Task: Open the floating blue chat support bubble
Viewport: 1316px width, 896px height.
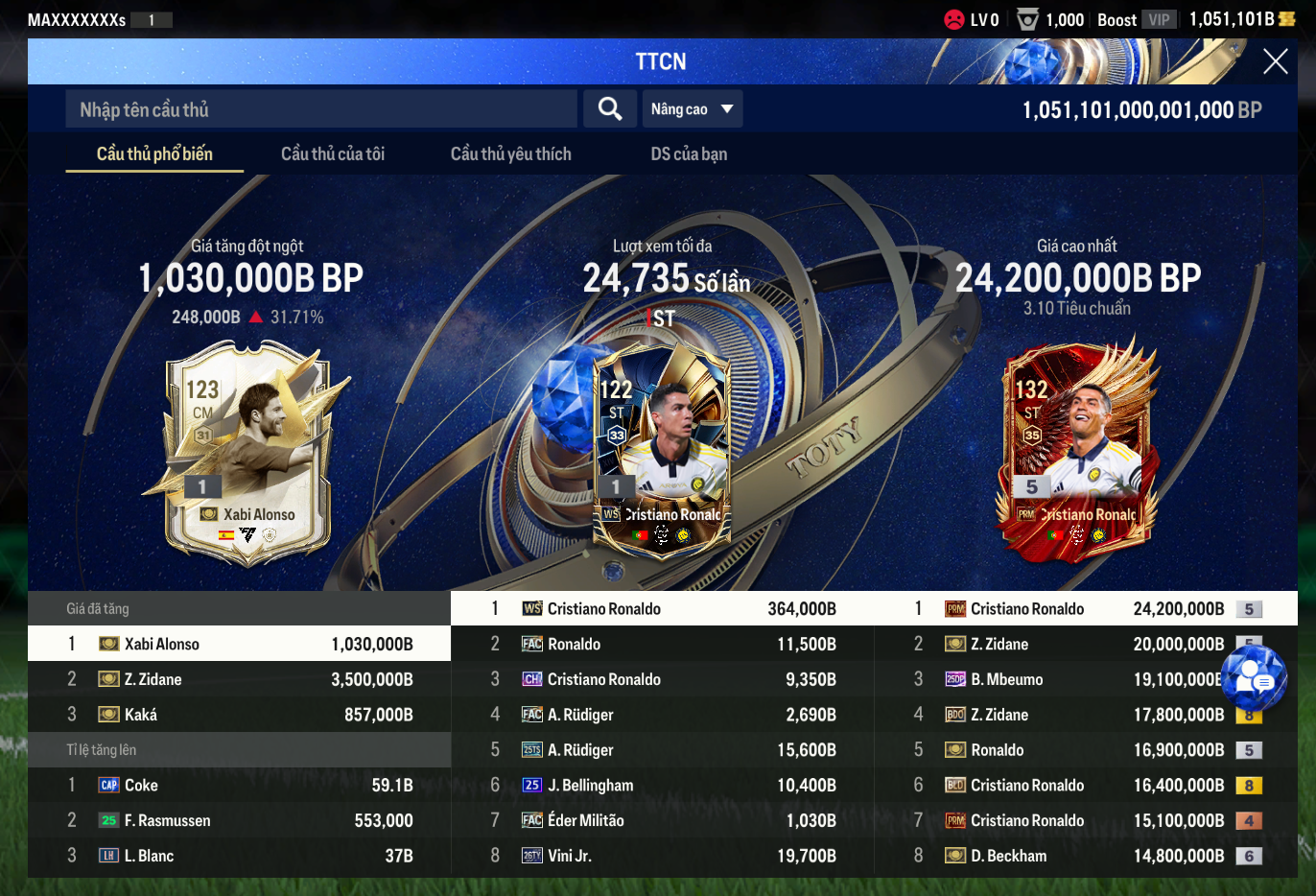Action: [x=1253, y=678]
